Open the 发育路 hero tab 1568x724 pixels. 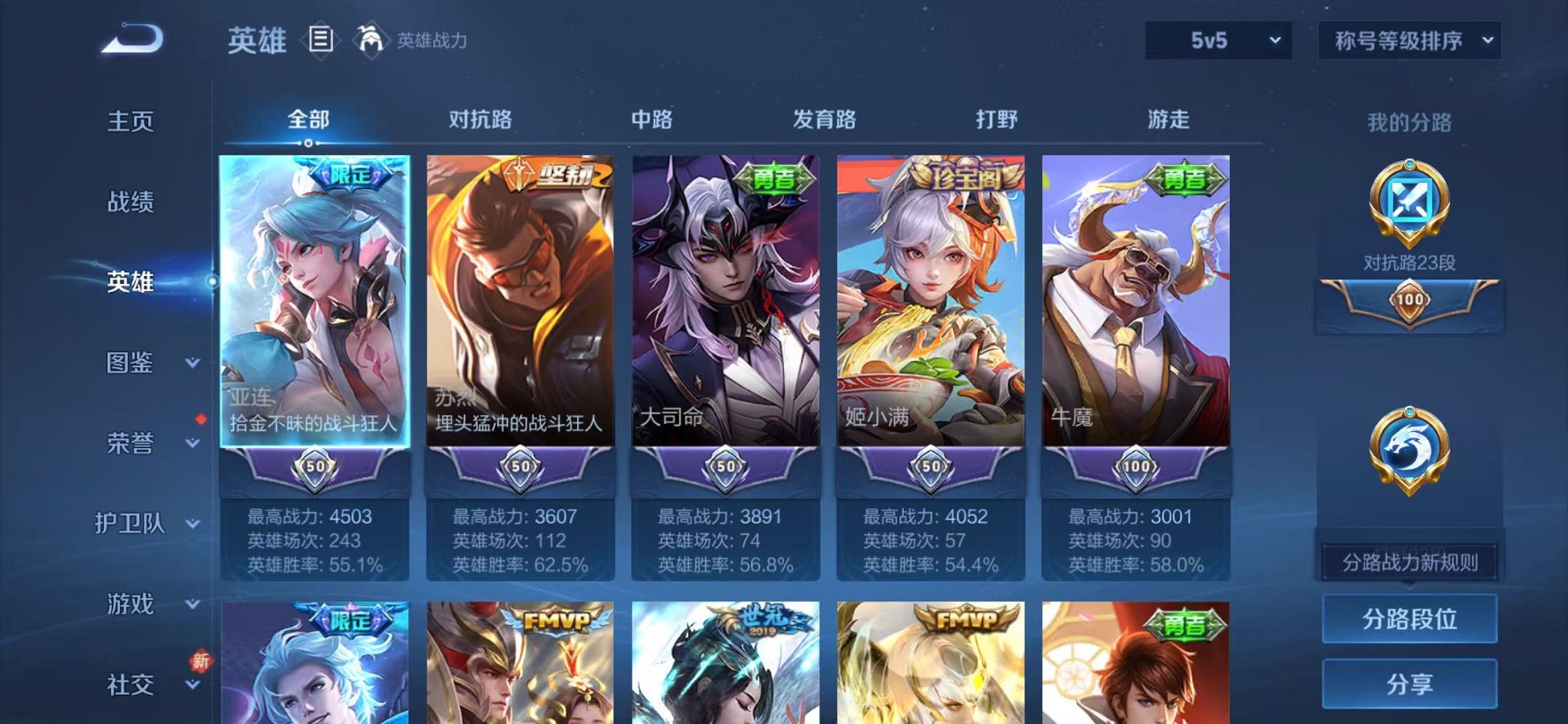(x=826, y=121)
